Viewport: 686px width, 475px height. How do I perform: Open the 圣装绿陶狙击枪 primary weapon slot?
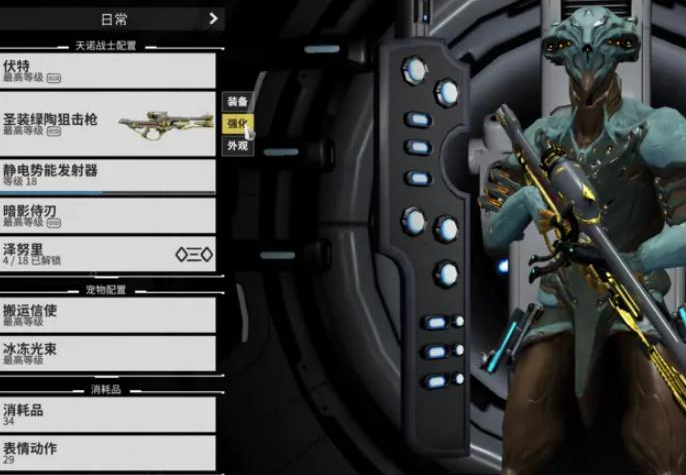[x=107, y=123]
